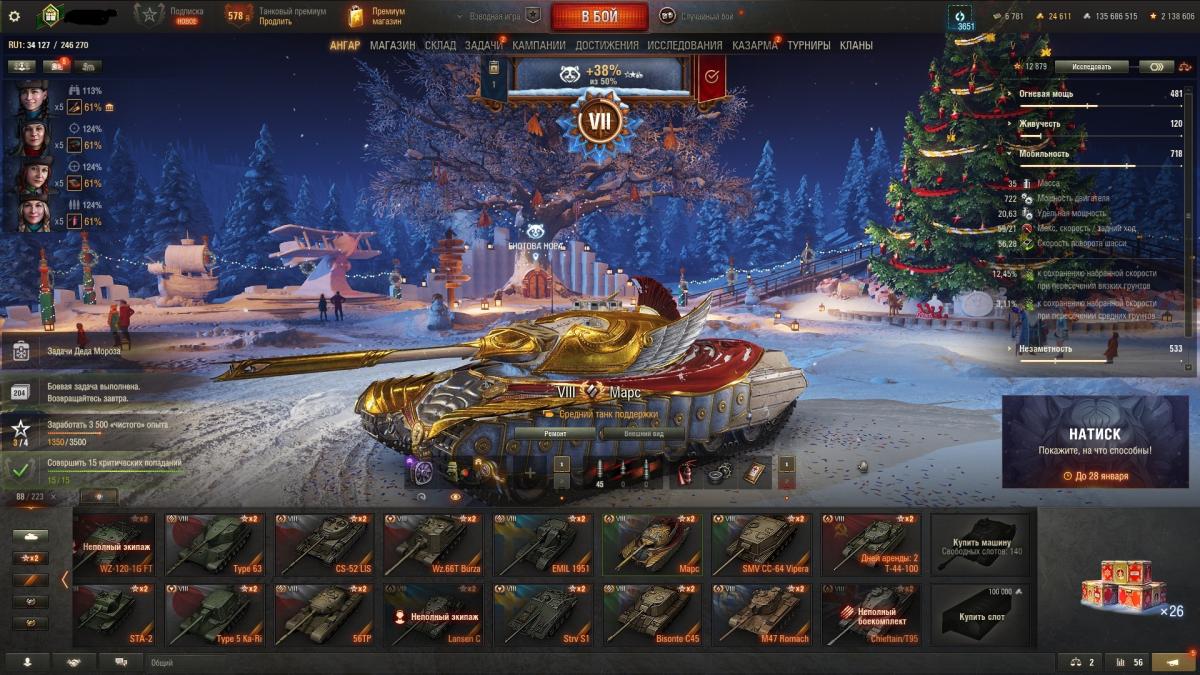Open the Внешний вид customization button

pyautogui.click(x=642, y=434)
